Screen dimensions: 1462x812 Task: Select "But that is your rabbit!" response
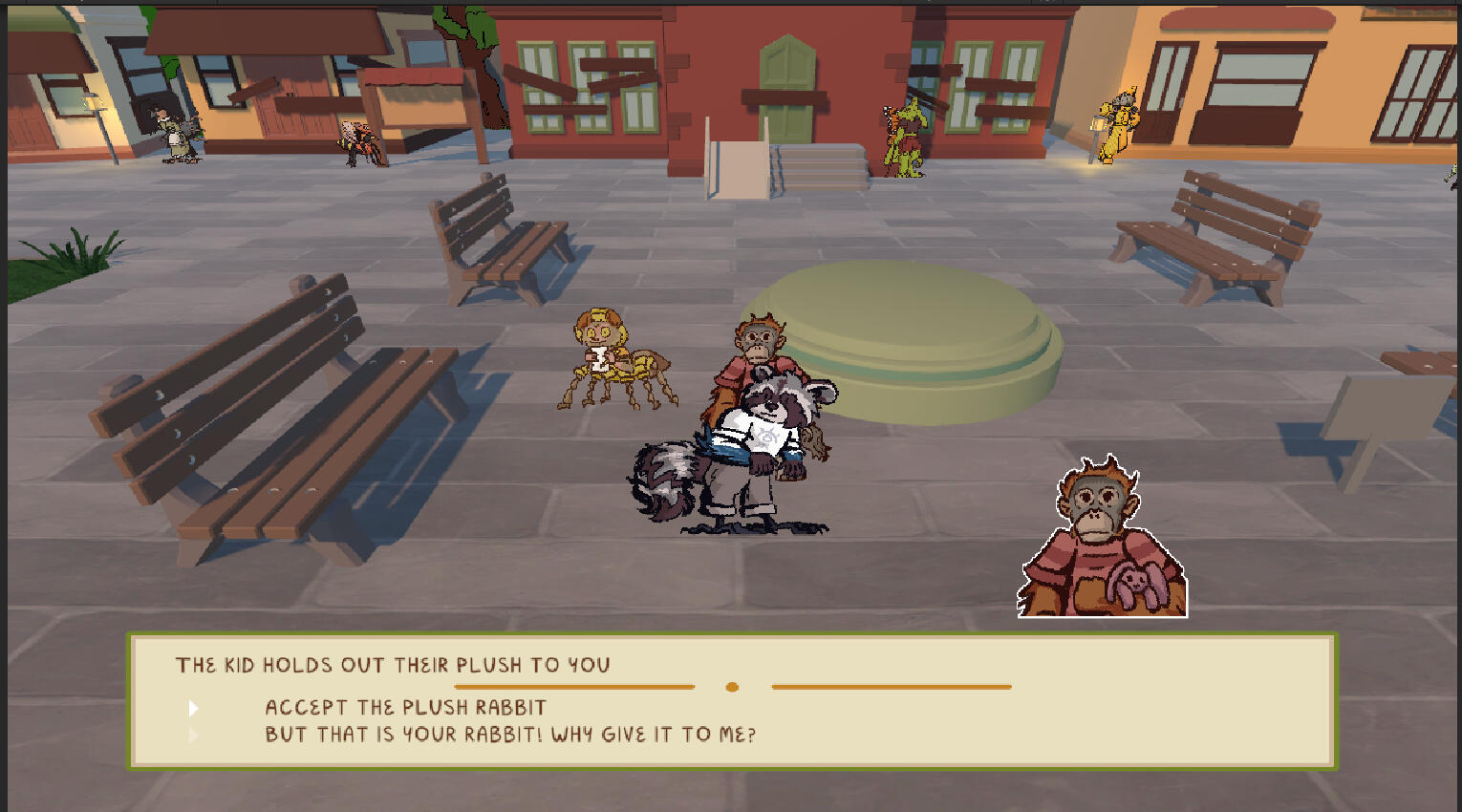(509, 735)
